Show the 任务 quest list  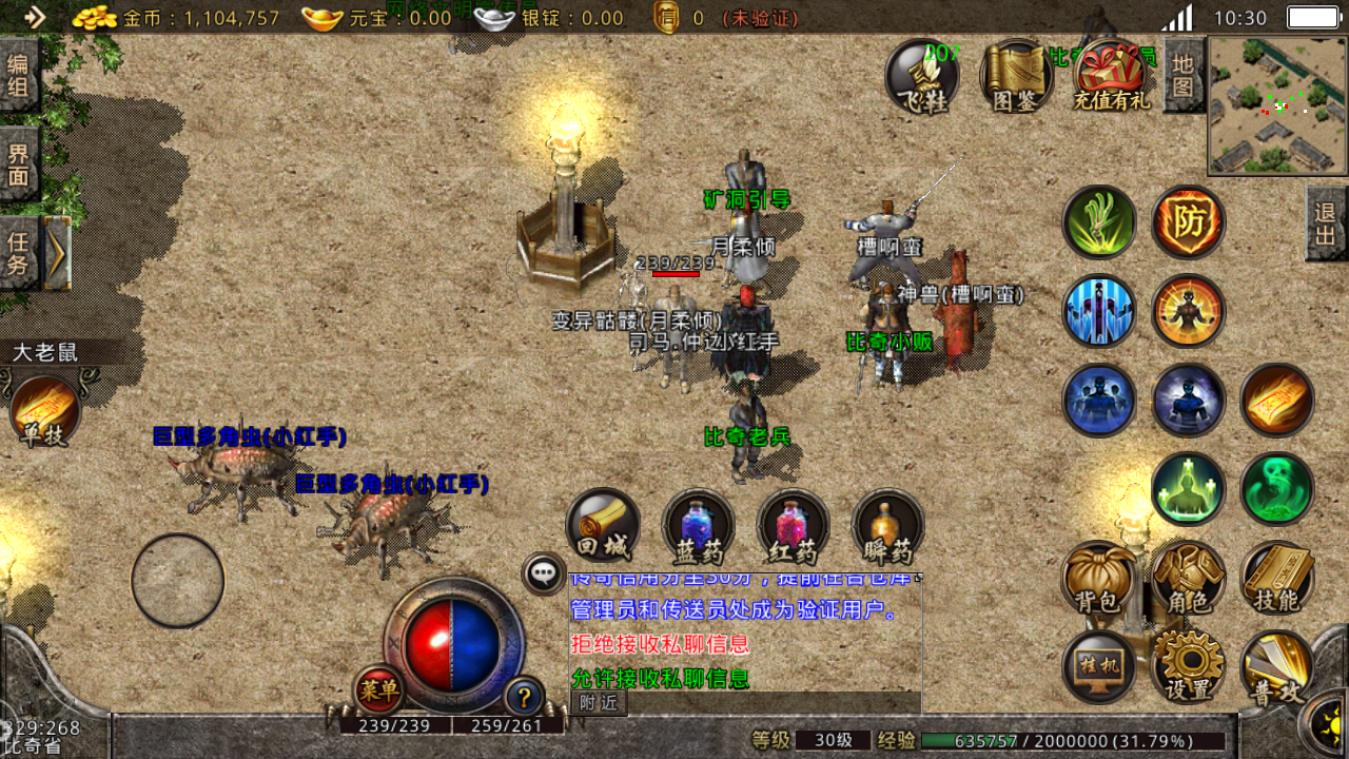tap(19, 253)
